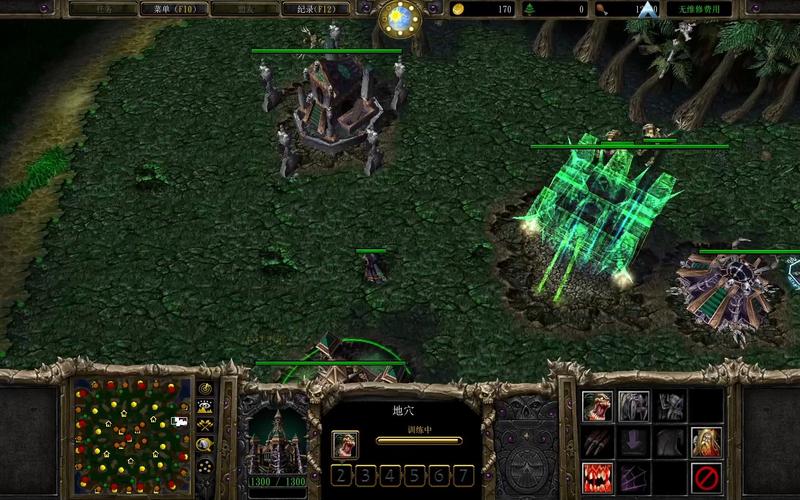The height and width of the screenshot is (500, 800).
Task: Select the Crypt Fiend training icon
Action: [634, 406]
